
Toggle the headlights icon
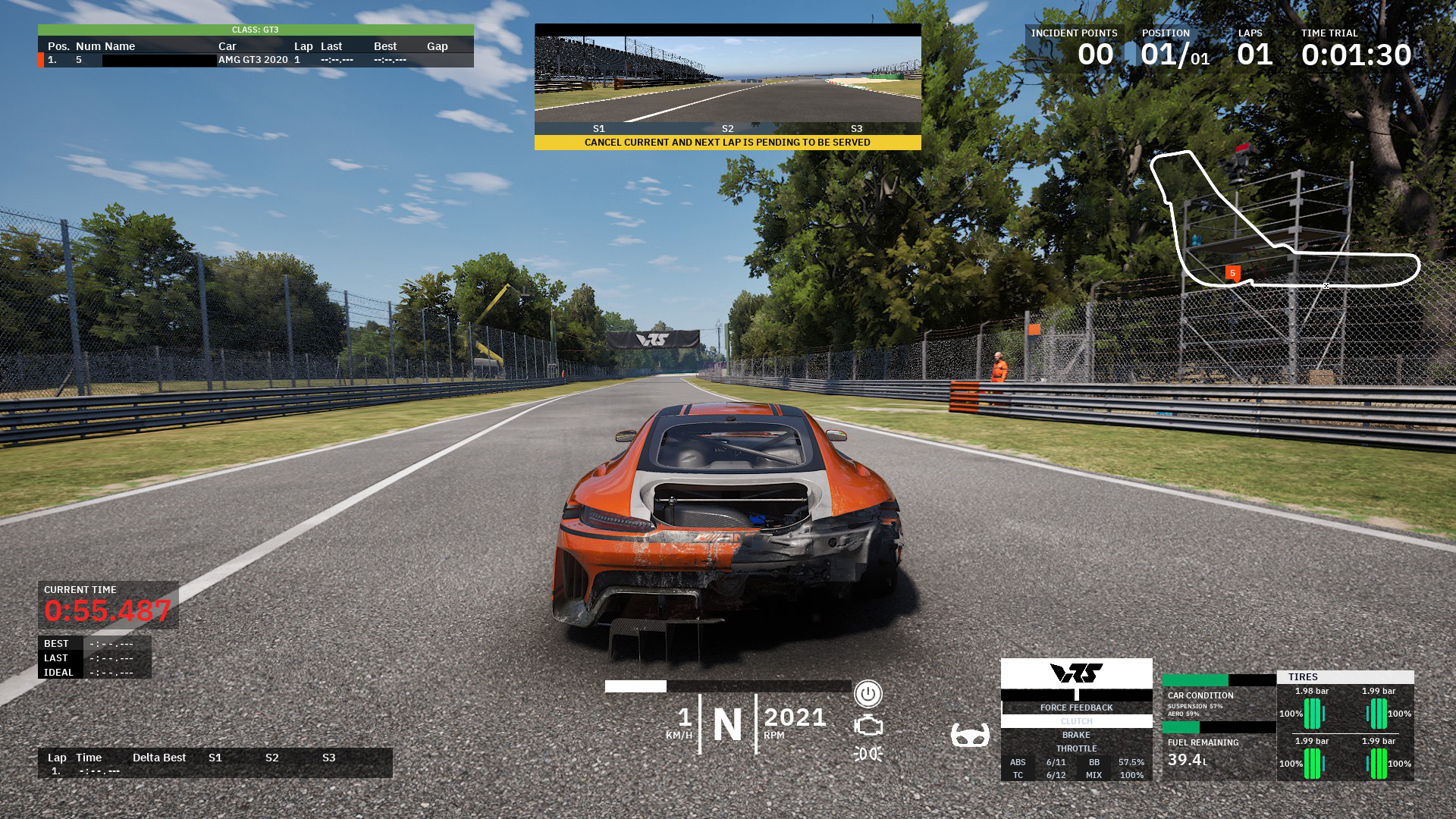click(x=868, y=754)
